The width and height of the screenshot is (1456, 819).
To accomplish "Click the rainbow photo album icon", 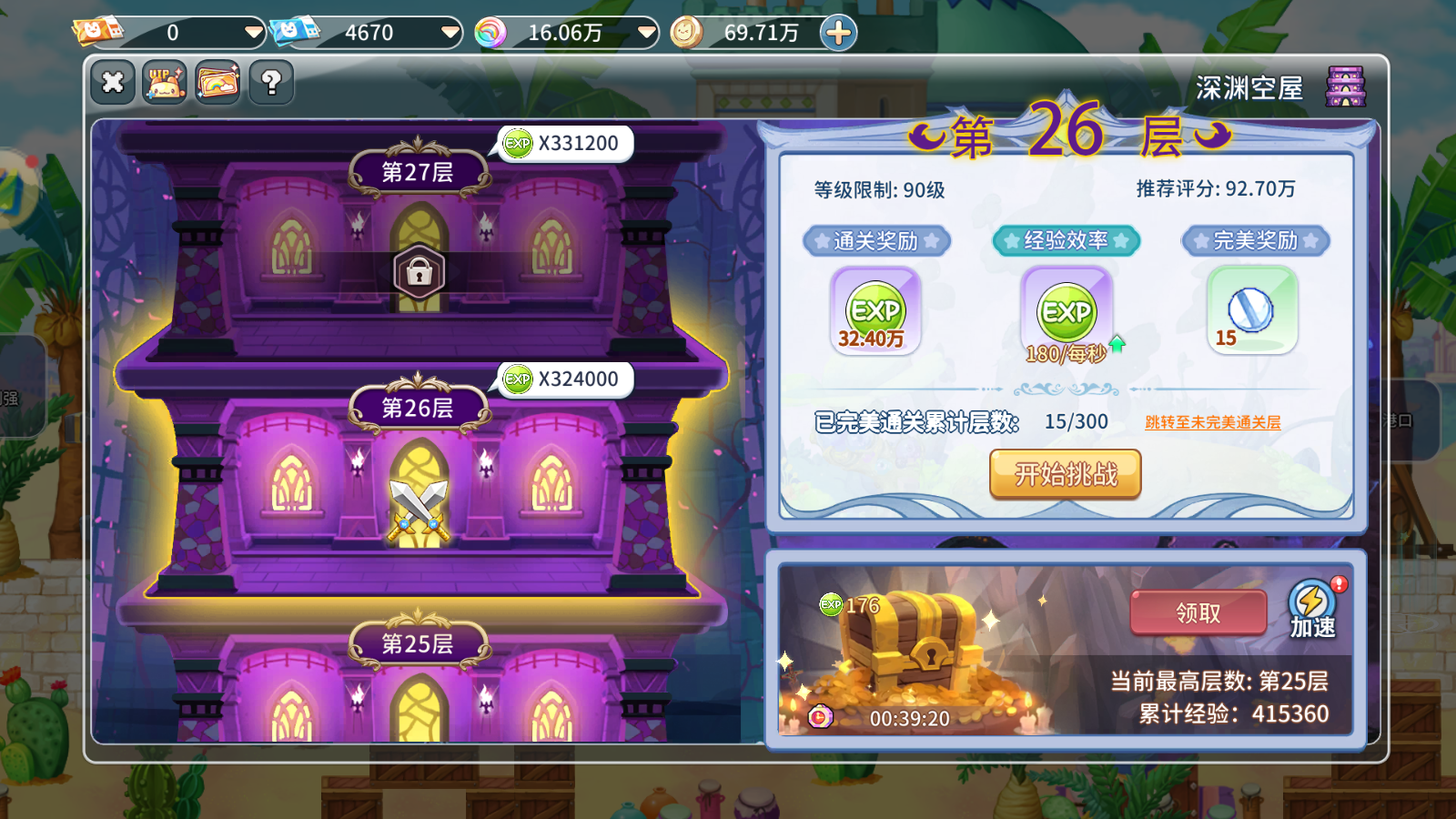I will [x=217, y=82].
